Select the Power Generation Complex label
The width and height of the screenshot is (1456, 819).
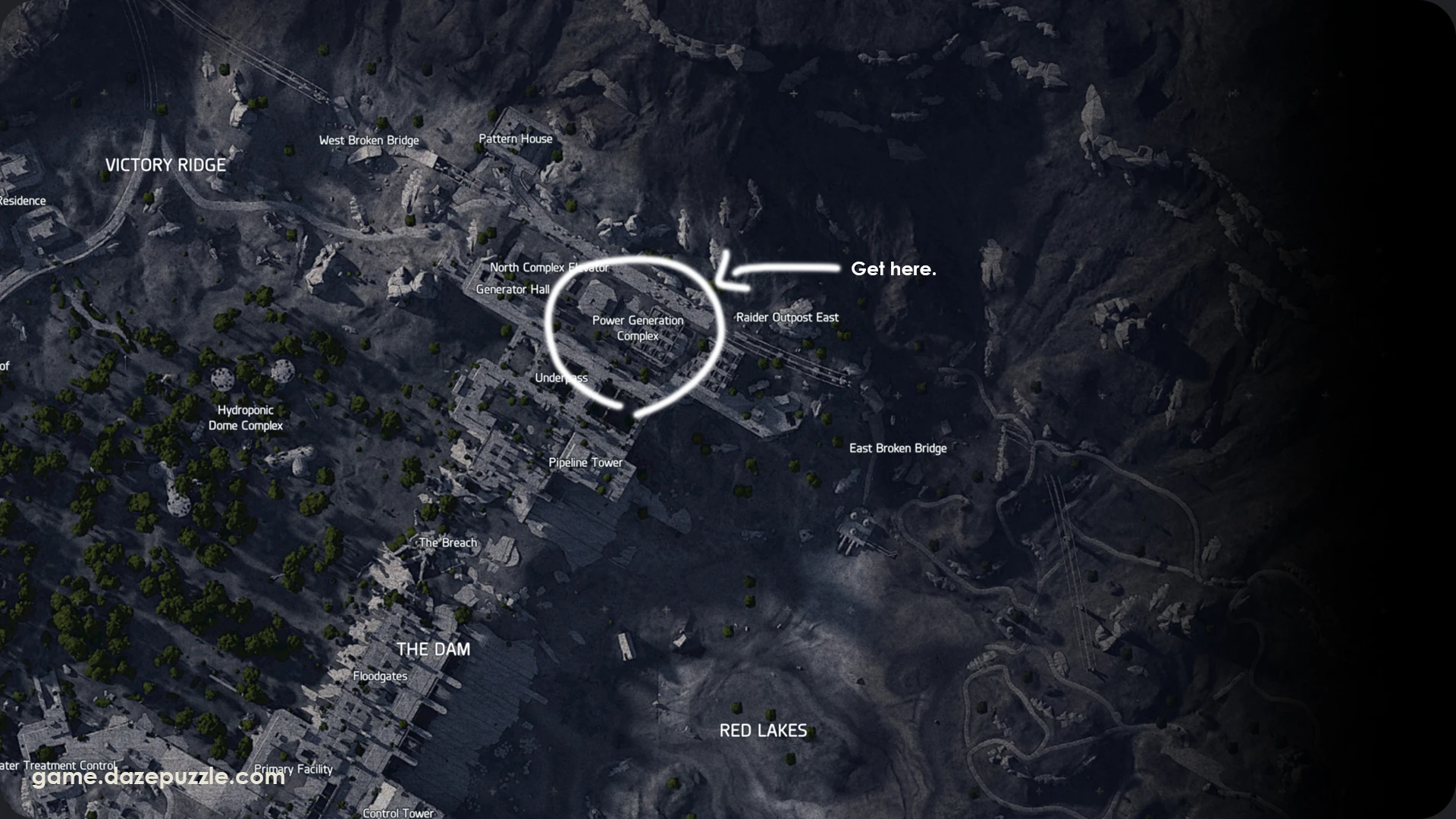tap(639, 328)
